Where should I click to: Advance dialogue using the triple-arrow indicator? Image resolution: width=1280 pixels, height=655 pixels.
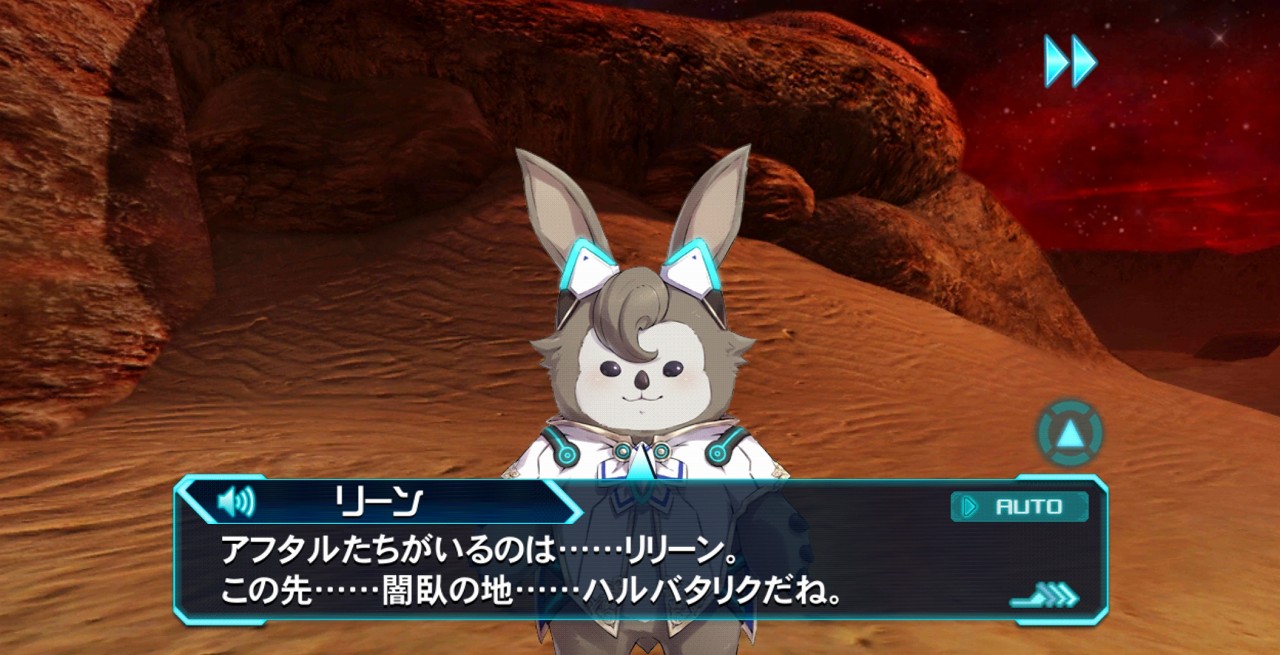[x=1045, y=597]
